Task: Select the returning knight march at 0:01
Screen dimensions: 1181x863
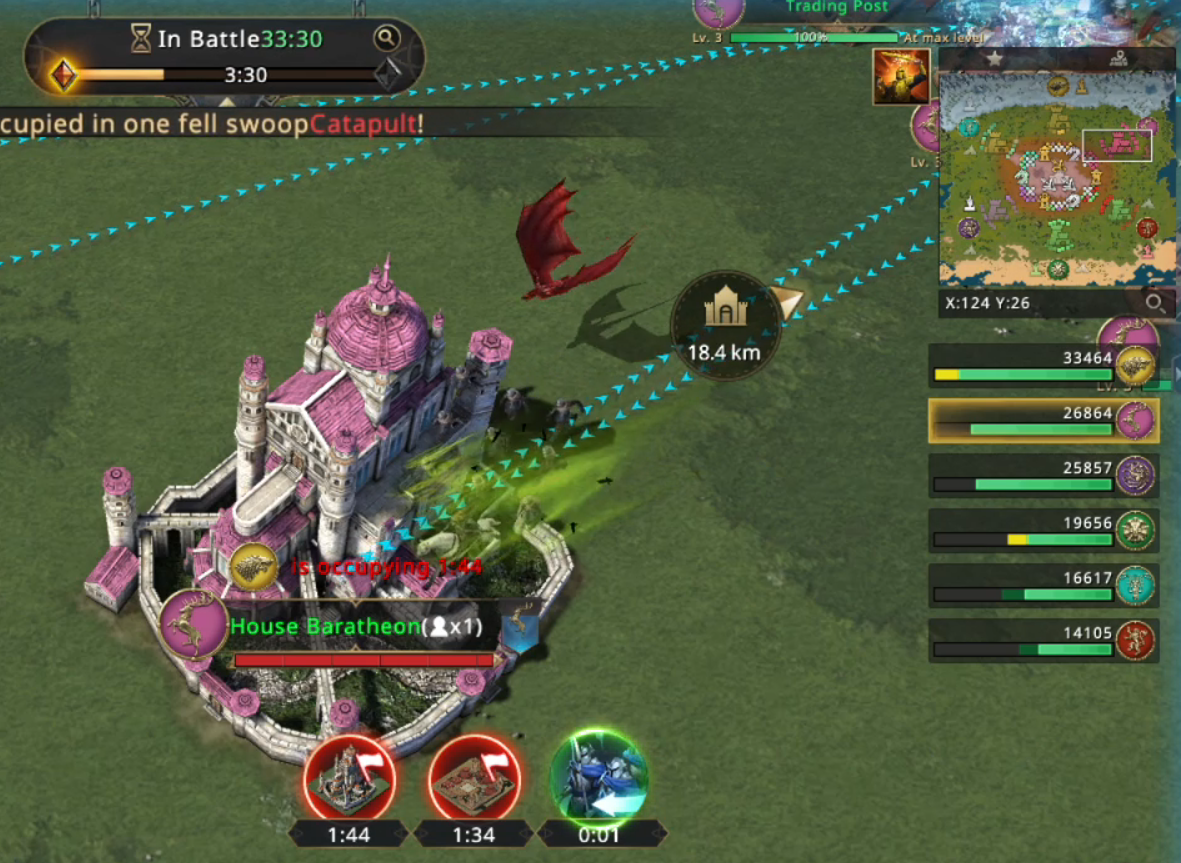Action: [599, 778]
